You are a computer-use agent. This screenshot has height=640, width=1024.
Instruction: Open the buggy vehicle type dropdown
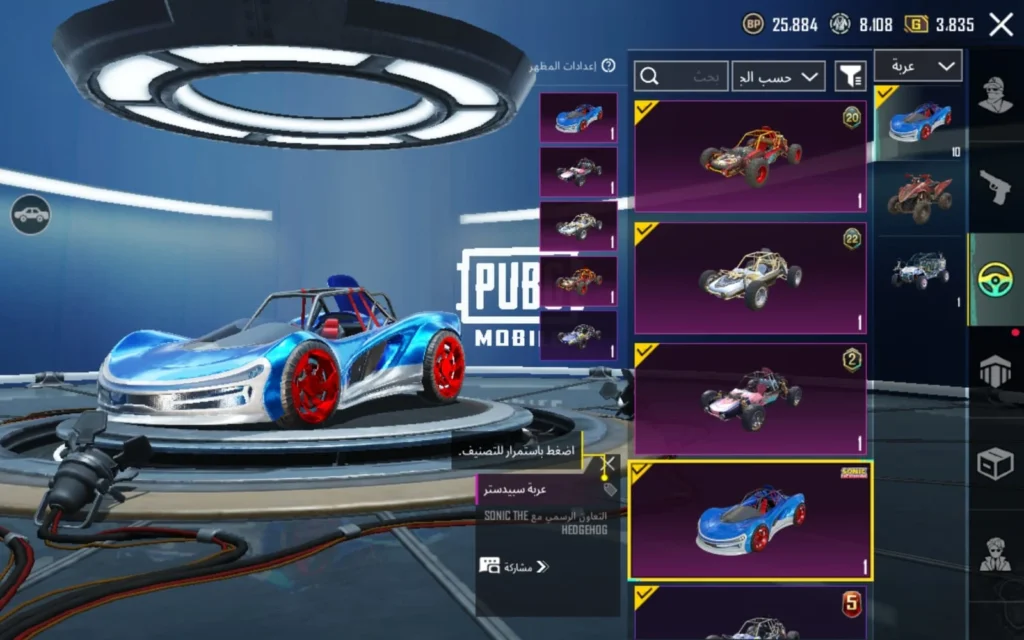918,66
